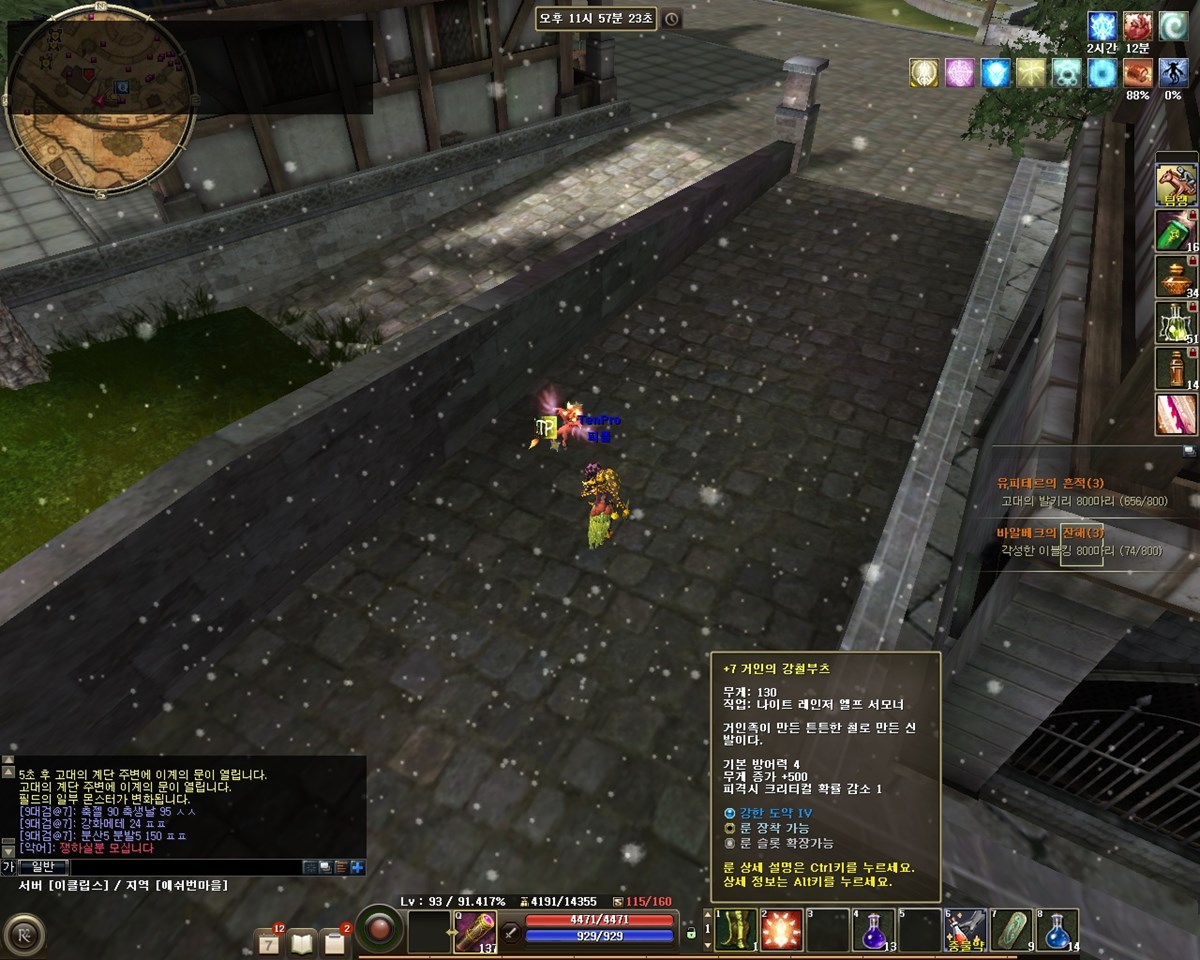Open the calendar icon with 12 badge

point(269,941)
